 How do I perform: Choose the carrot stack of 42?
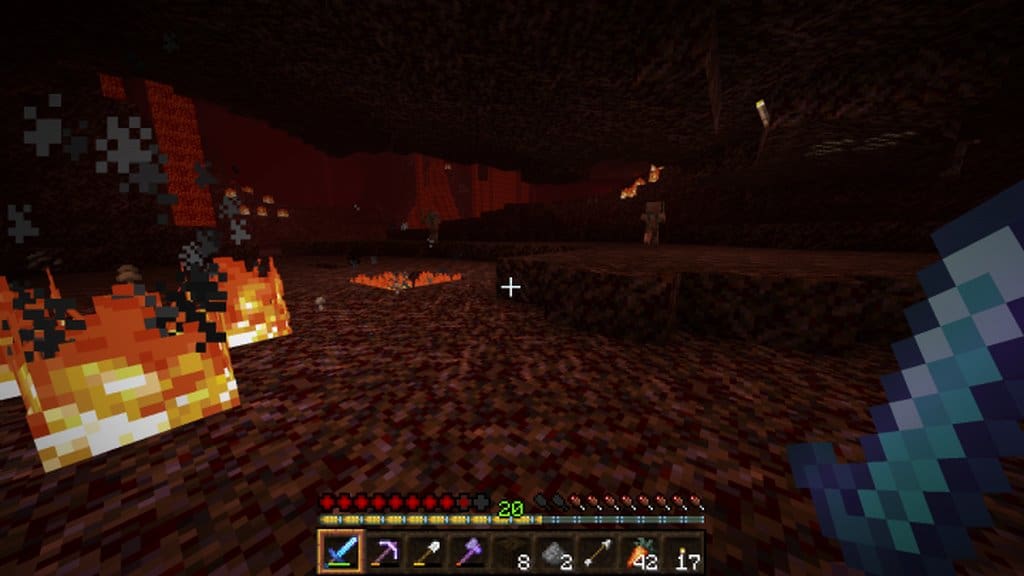click(x=640, y=551)
